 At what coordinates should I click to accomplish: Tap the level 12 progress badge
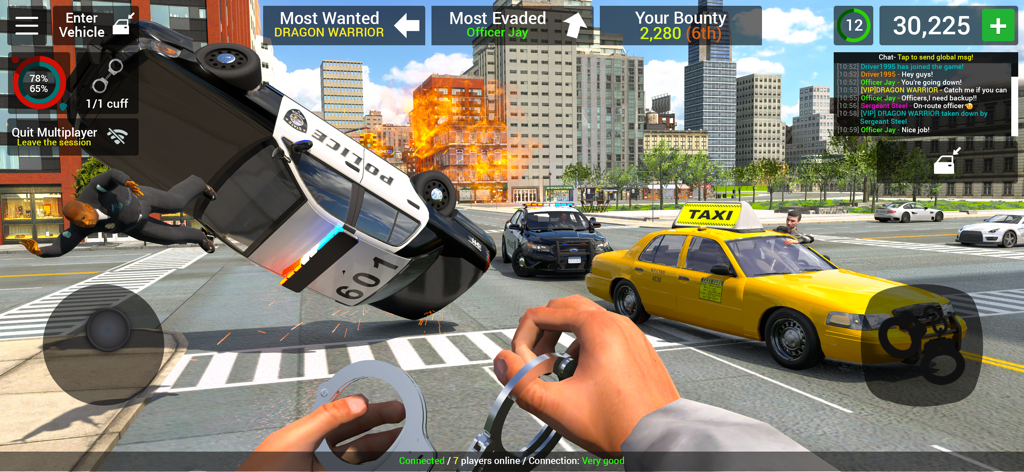tap(853, 26)
